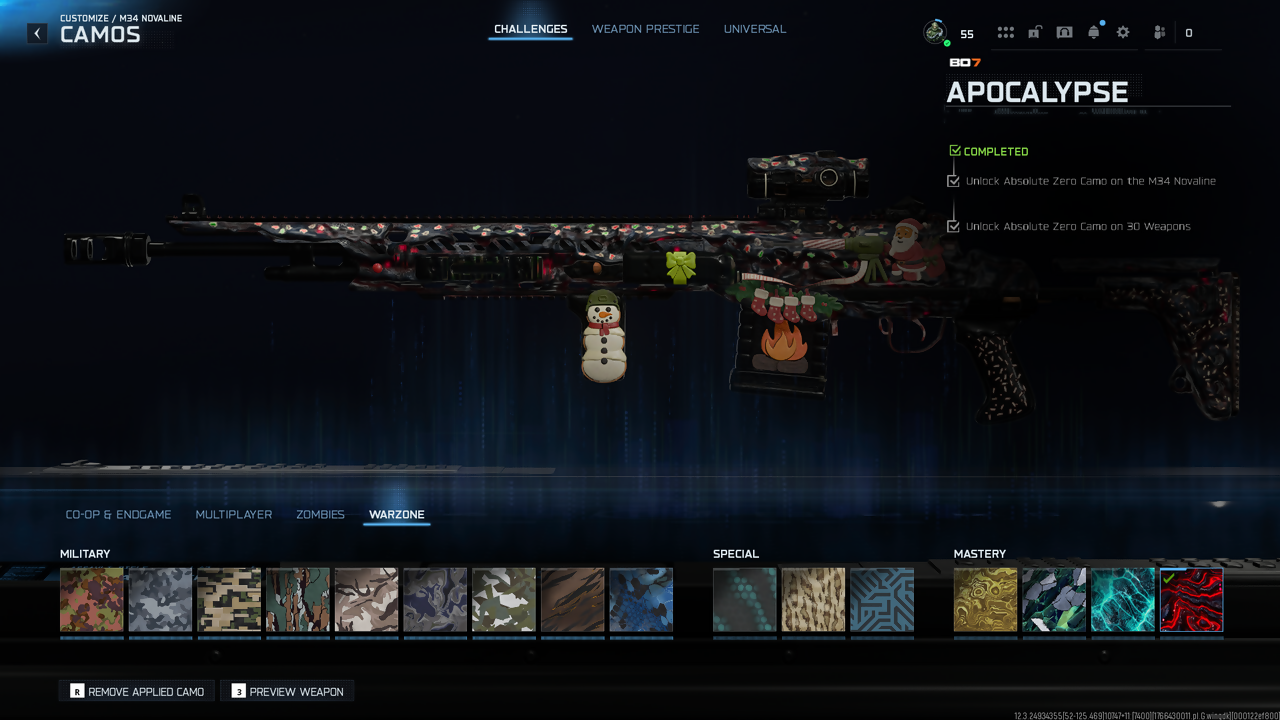Click the Preview Weapon button

coord(288,691)
